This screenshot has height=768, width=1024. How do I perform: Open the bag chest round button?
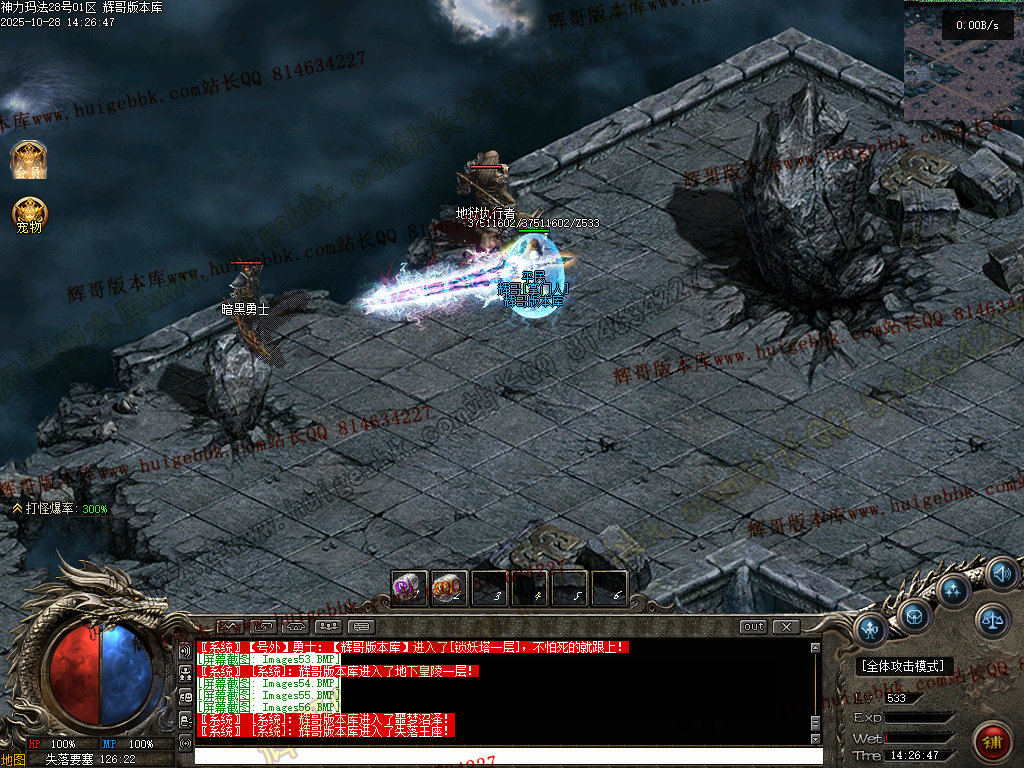(x=914, y=616)
